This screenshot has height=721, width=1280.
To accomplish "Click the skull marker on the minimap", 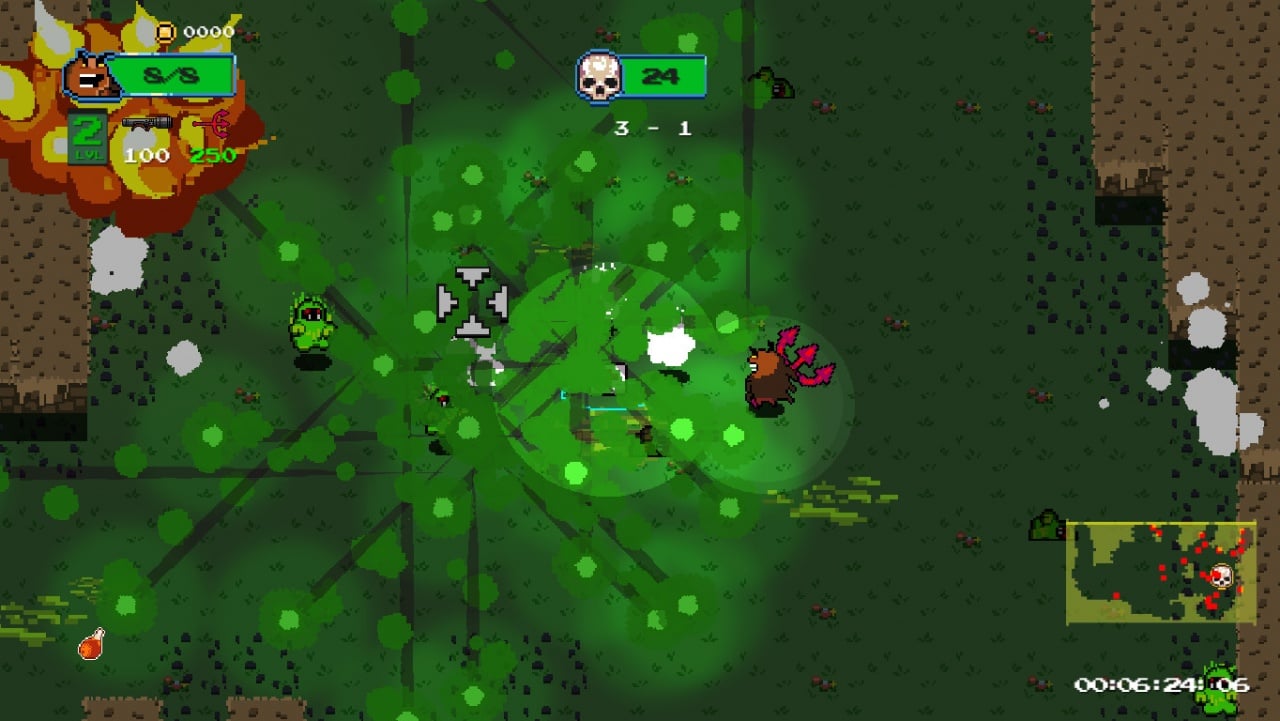I will click(1220, 576).
